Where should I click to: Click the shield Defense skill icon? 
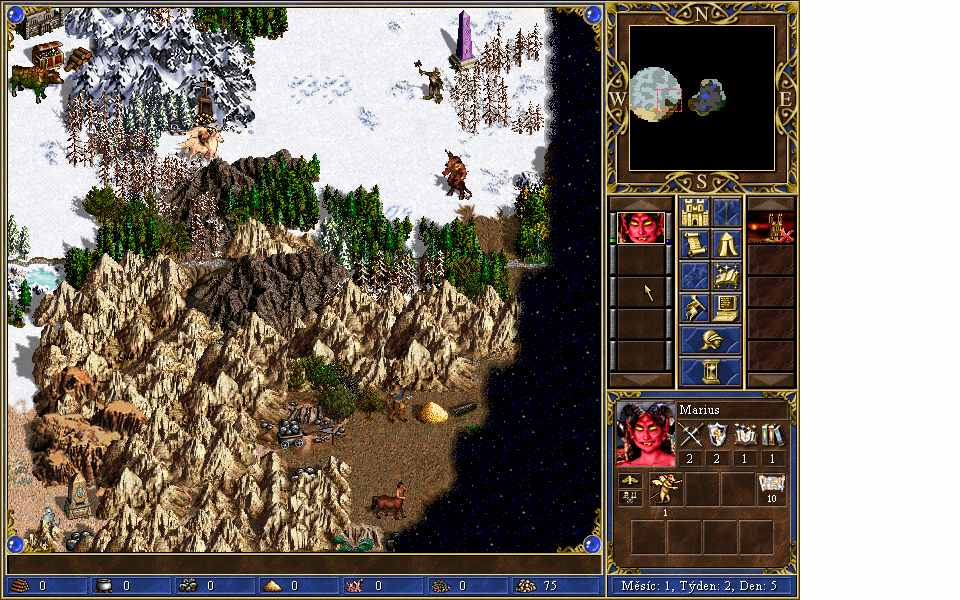[x=718, y=436]
